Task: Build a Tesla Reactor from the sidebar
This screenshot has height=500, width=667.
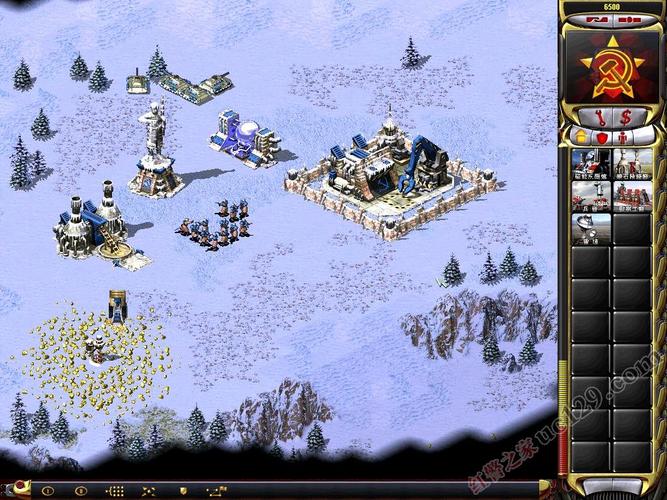Action: pos(591,163)
